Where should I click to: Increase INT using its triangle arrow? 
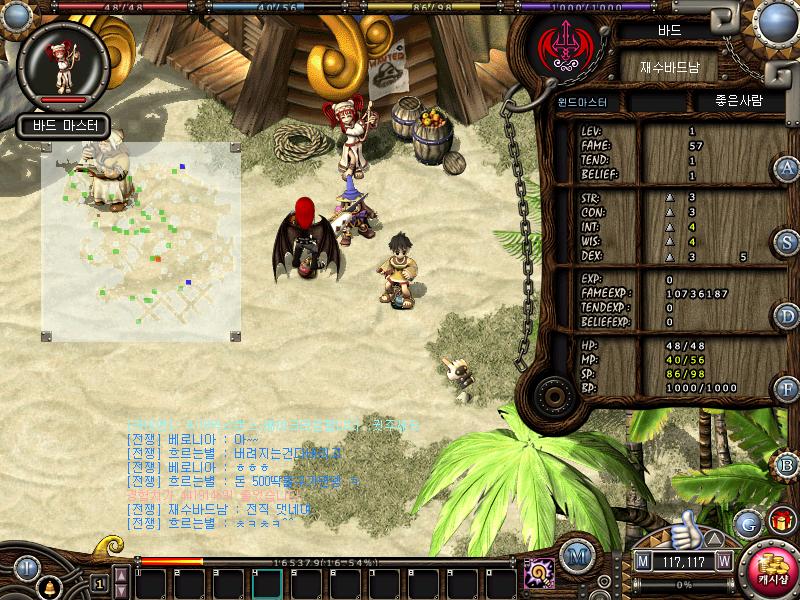[671, 227]
